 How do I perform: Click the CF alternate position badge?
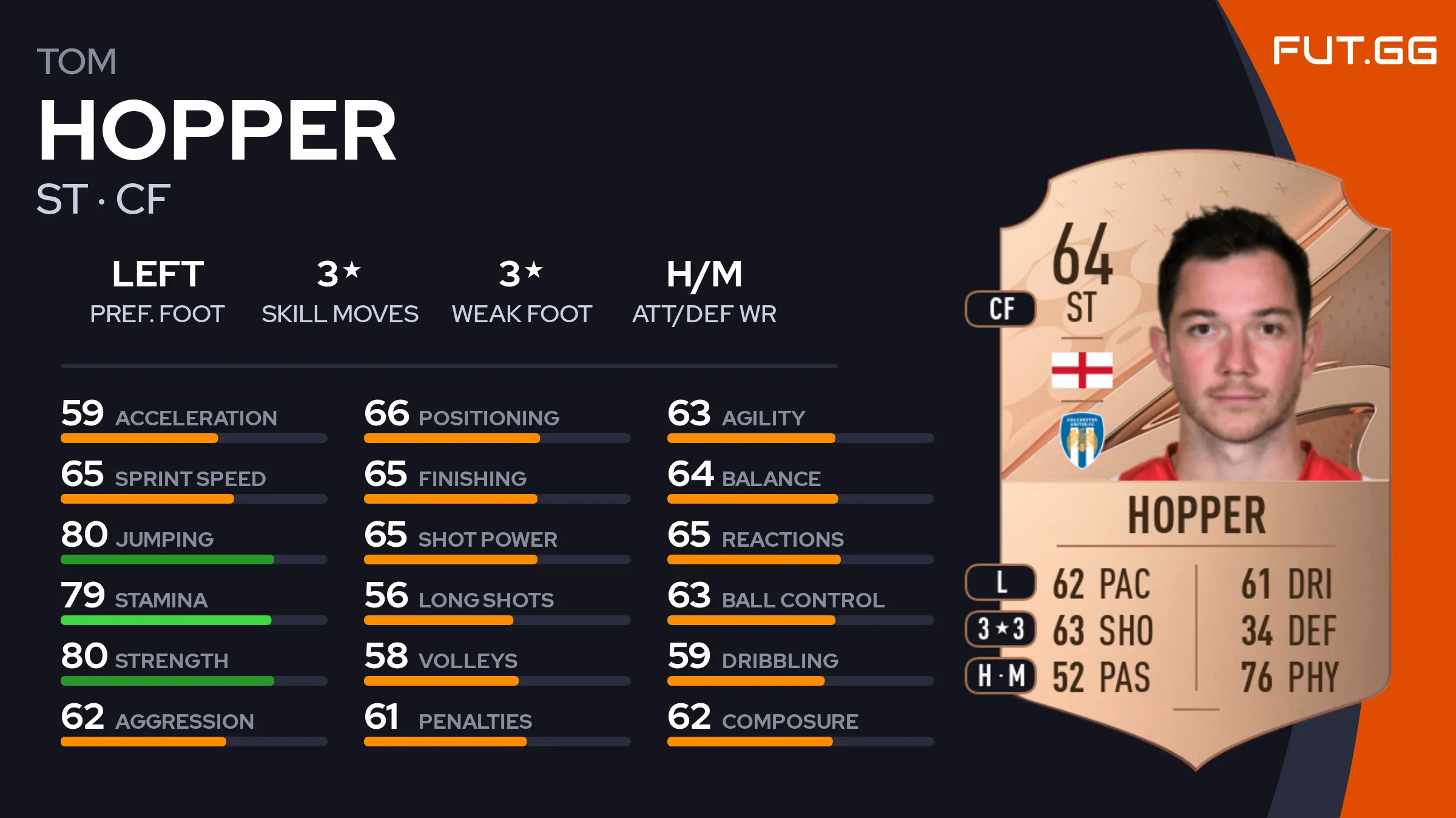click(1001, 309)
